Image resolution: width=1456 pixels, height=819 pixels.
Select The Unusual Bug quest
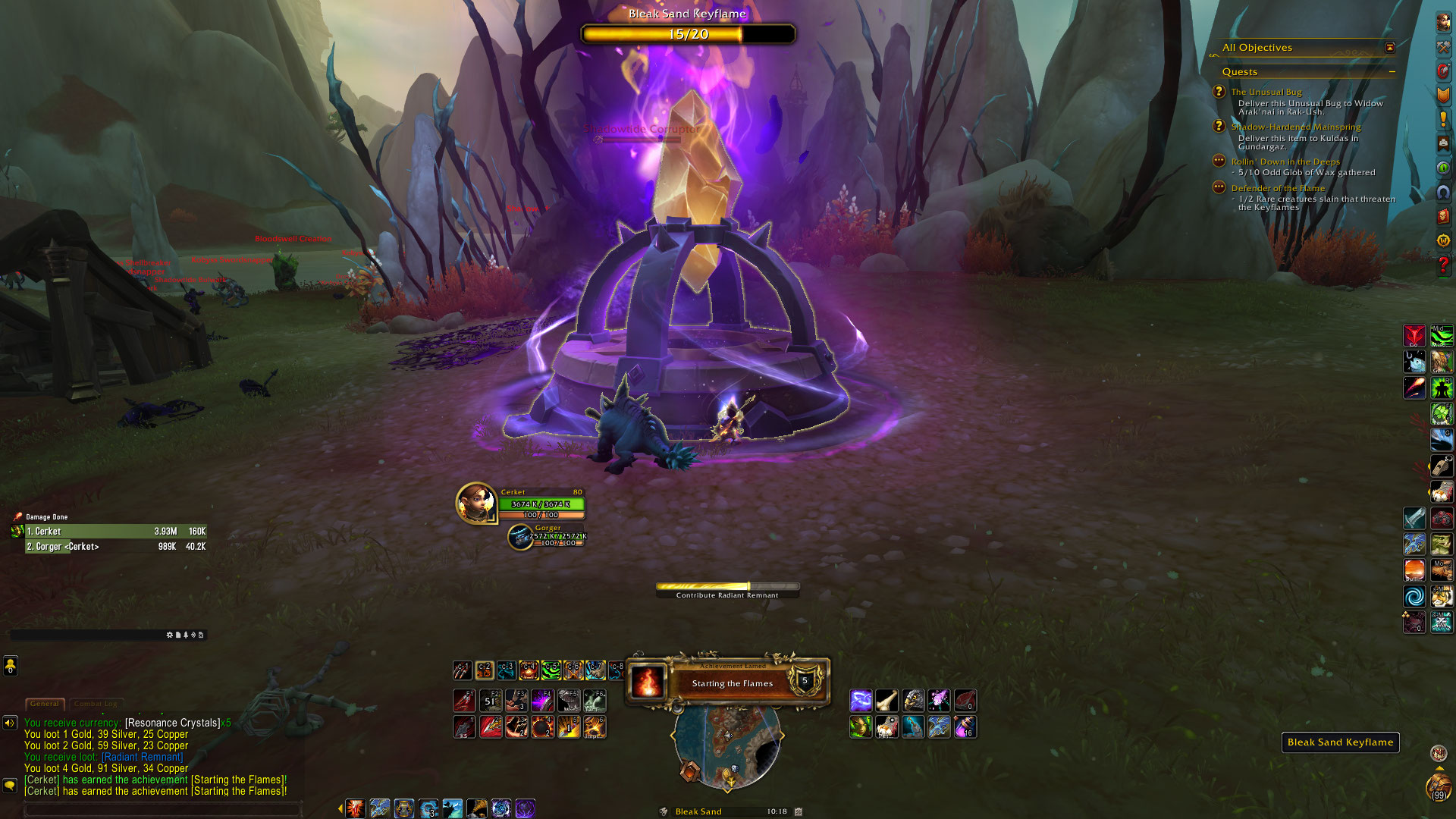click(x=1266, y=92)
